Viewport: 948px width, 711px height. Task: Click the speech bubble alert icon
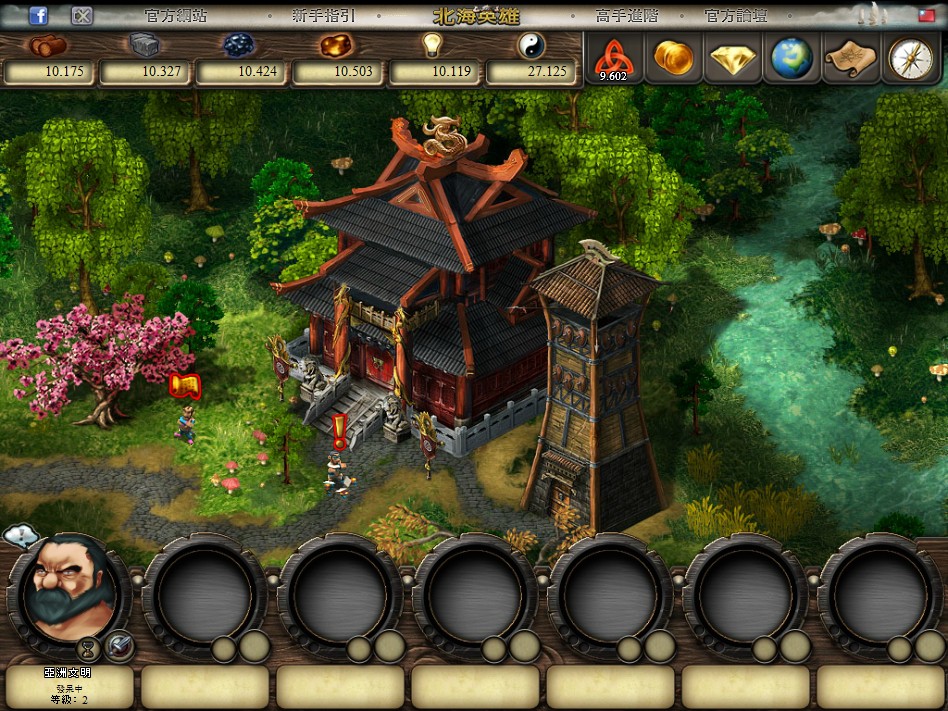[20, 537]
